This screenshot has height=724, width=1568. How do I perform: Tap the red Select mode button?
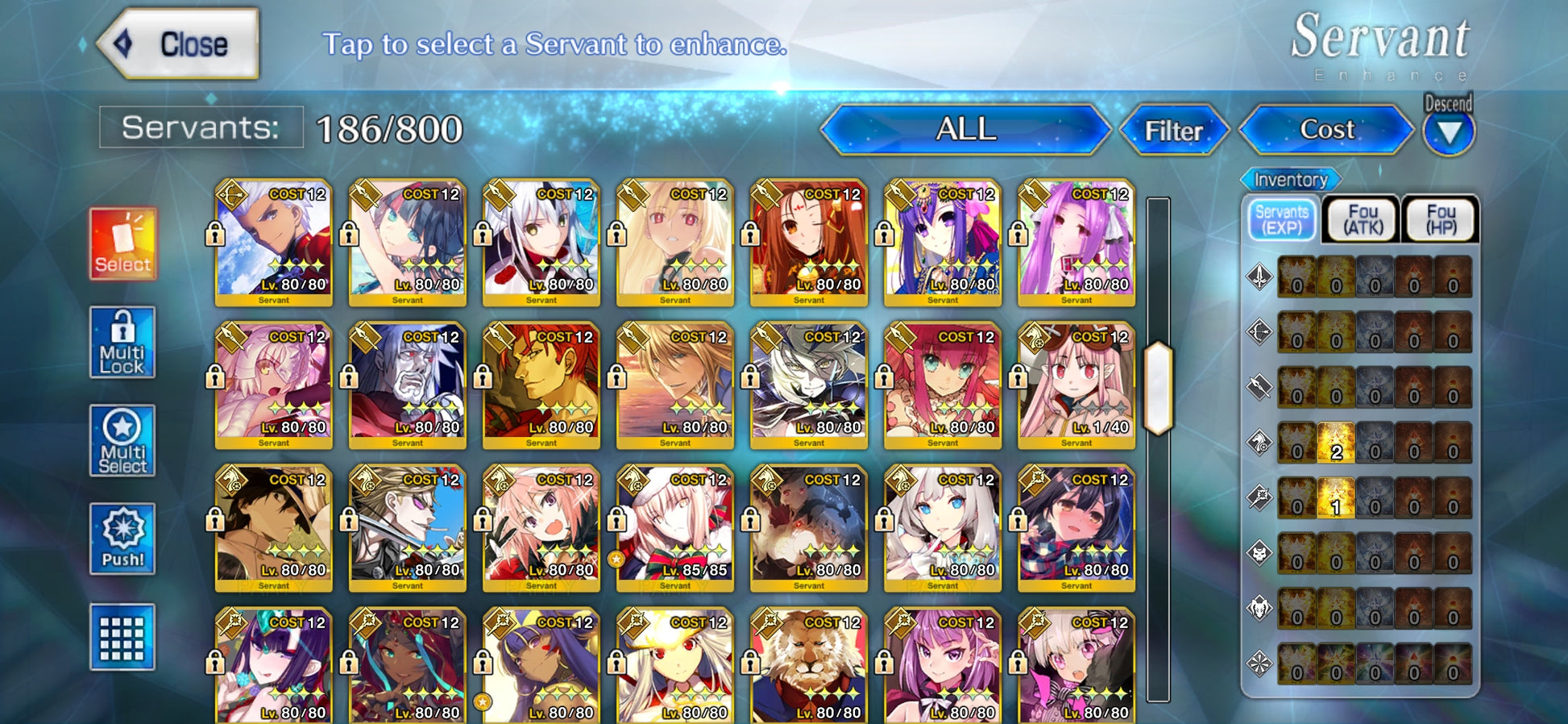coord(122,243)
